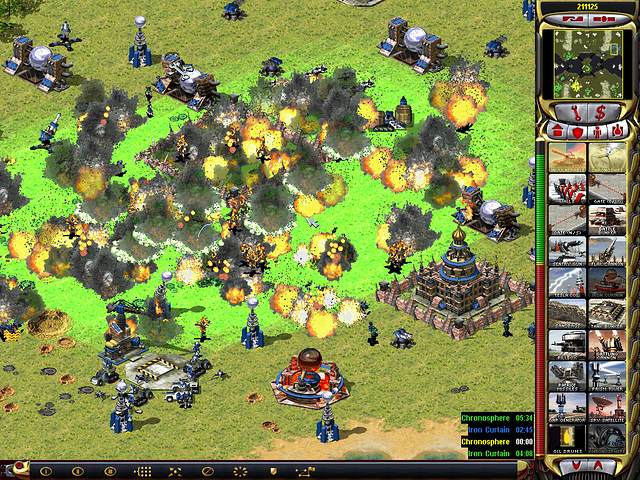Select the Chronoshift superweapon icon
640x480 pixels.
tap(606, 157)
